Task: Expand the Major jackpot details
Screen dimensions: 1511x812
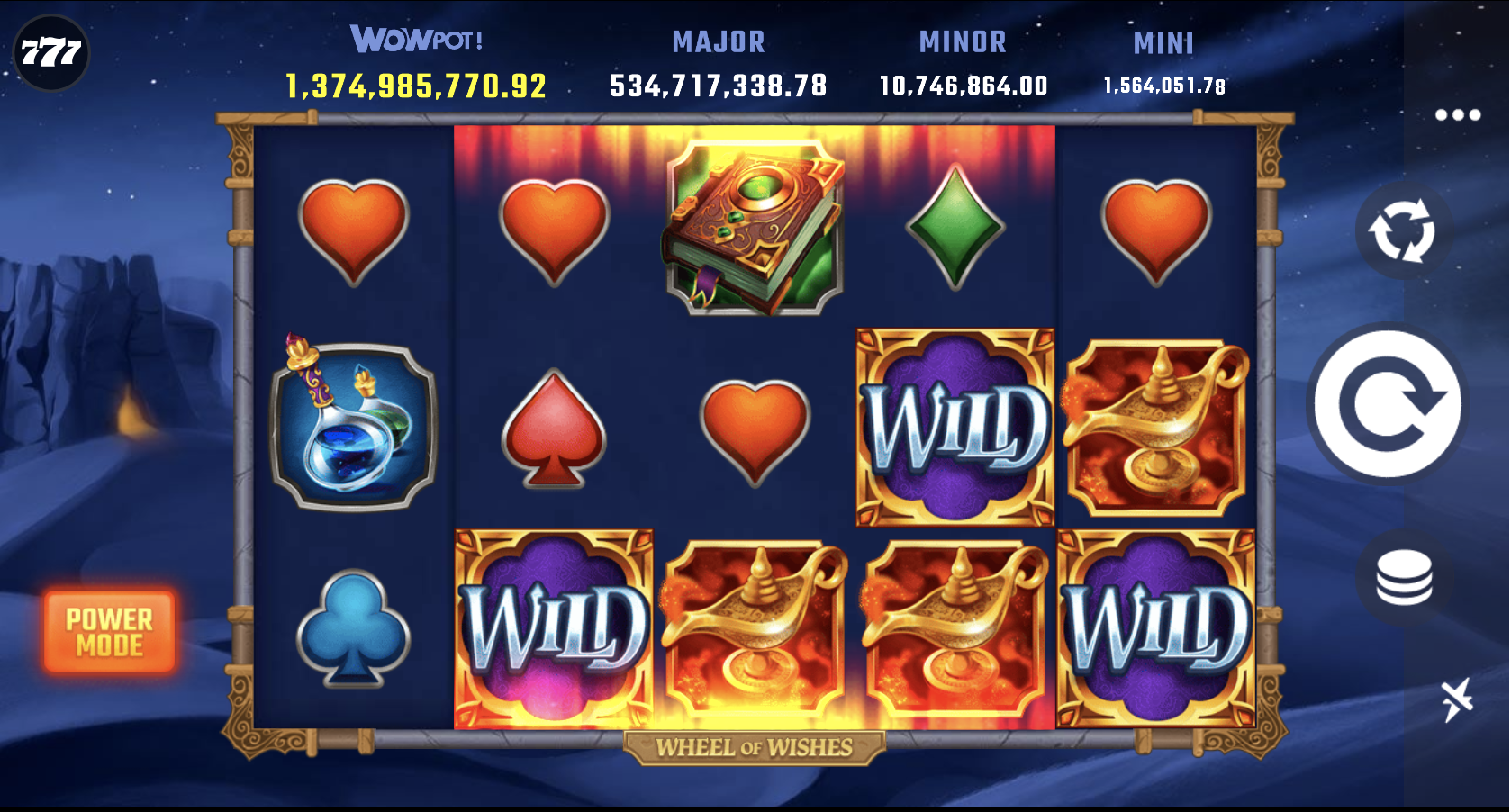Action: [718, 63]
